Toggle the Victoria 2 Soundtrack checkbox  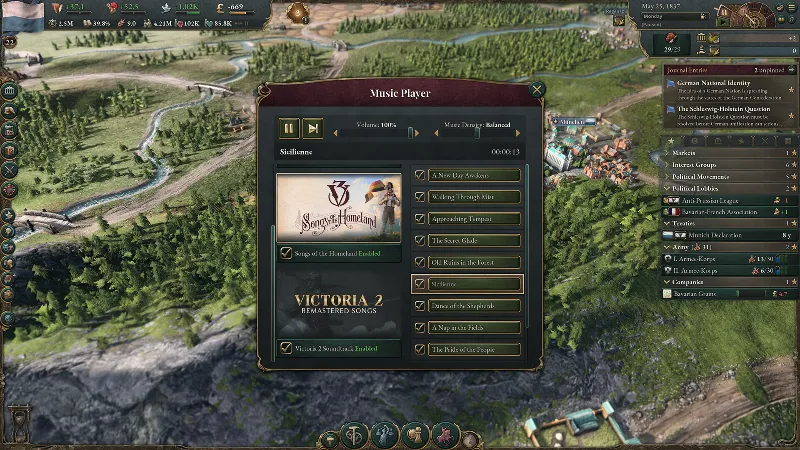tap(287, 348)
